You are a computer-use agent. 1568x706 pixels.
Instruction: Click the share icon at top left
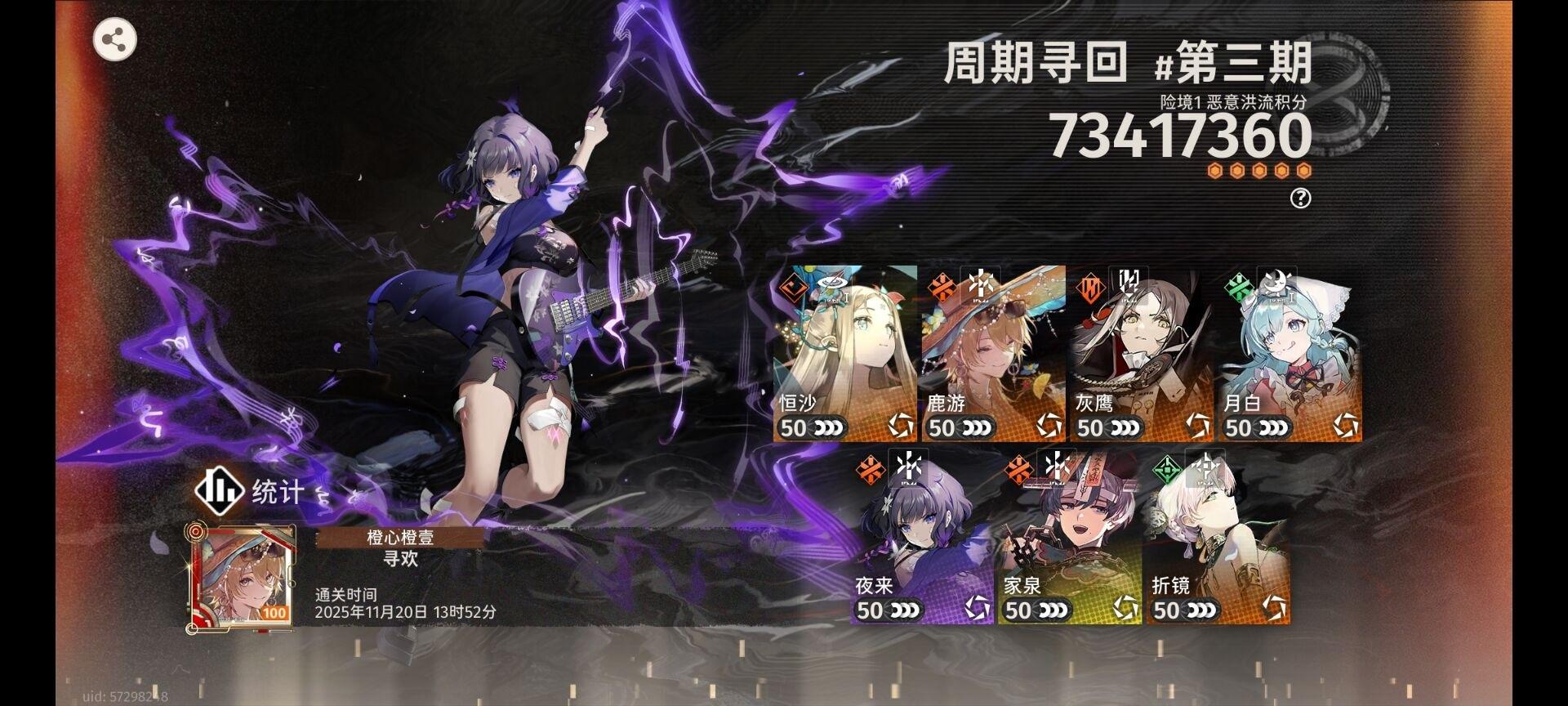(115, 39)
